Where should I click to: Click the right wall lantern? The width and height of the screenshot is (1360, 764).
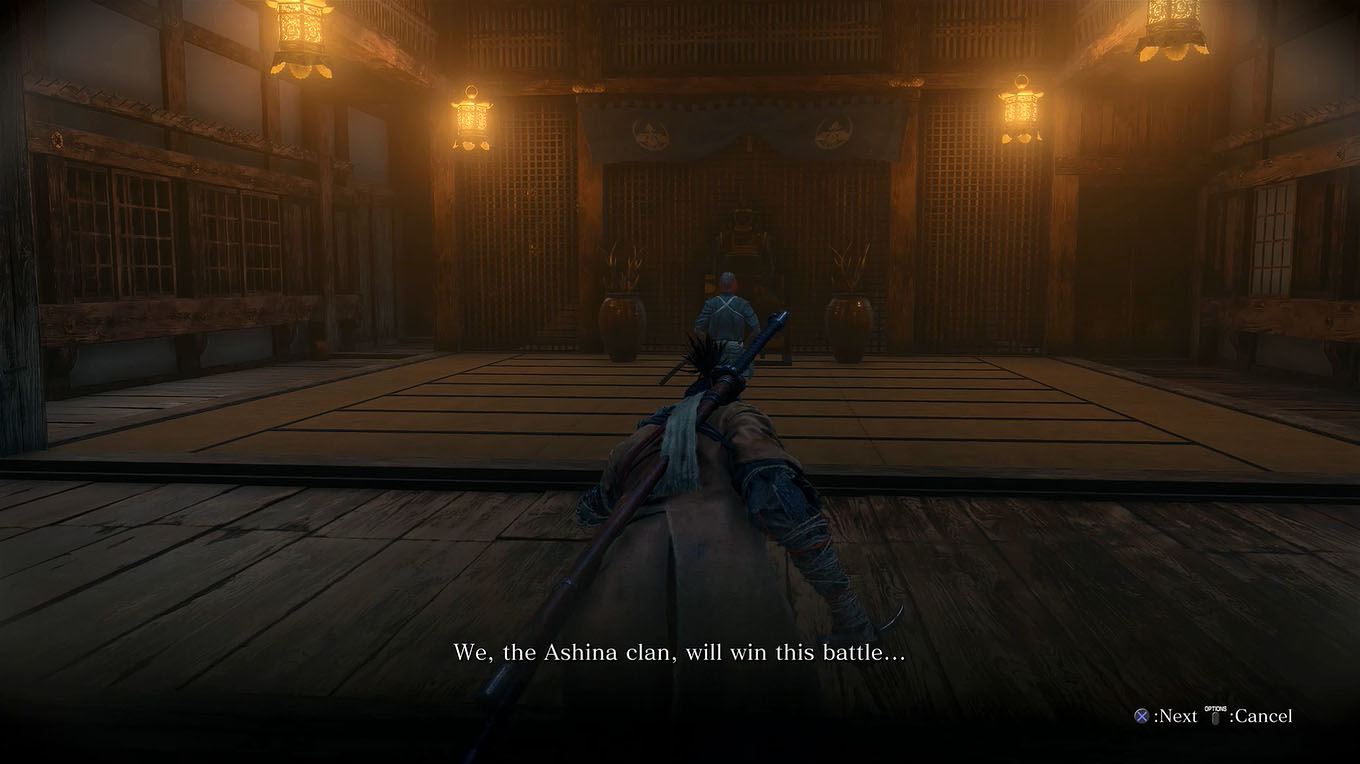coord(1022,110)
